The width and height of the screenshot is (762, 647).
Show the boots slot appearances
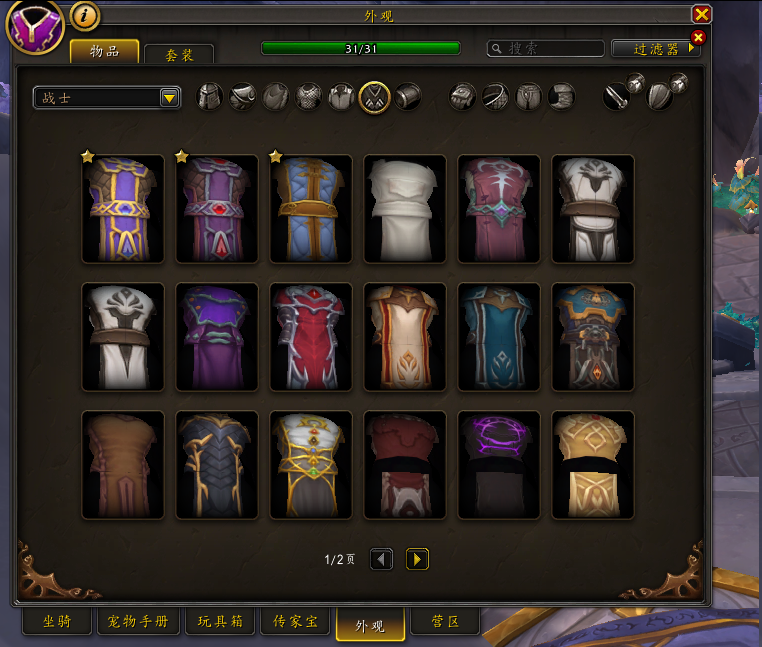click(562, 96)
